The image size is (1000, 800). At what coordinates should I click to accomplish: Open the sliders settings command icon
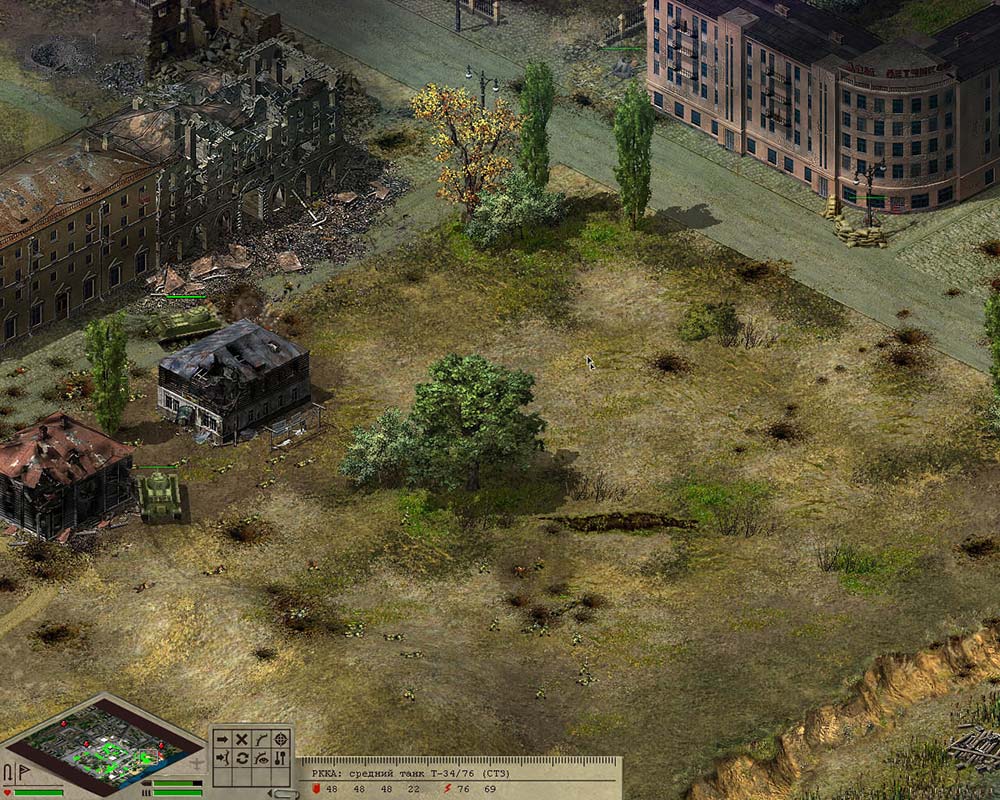pos(281,759)
